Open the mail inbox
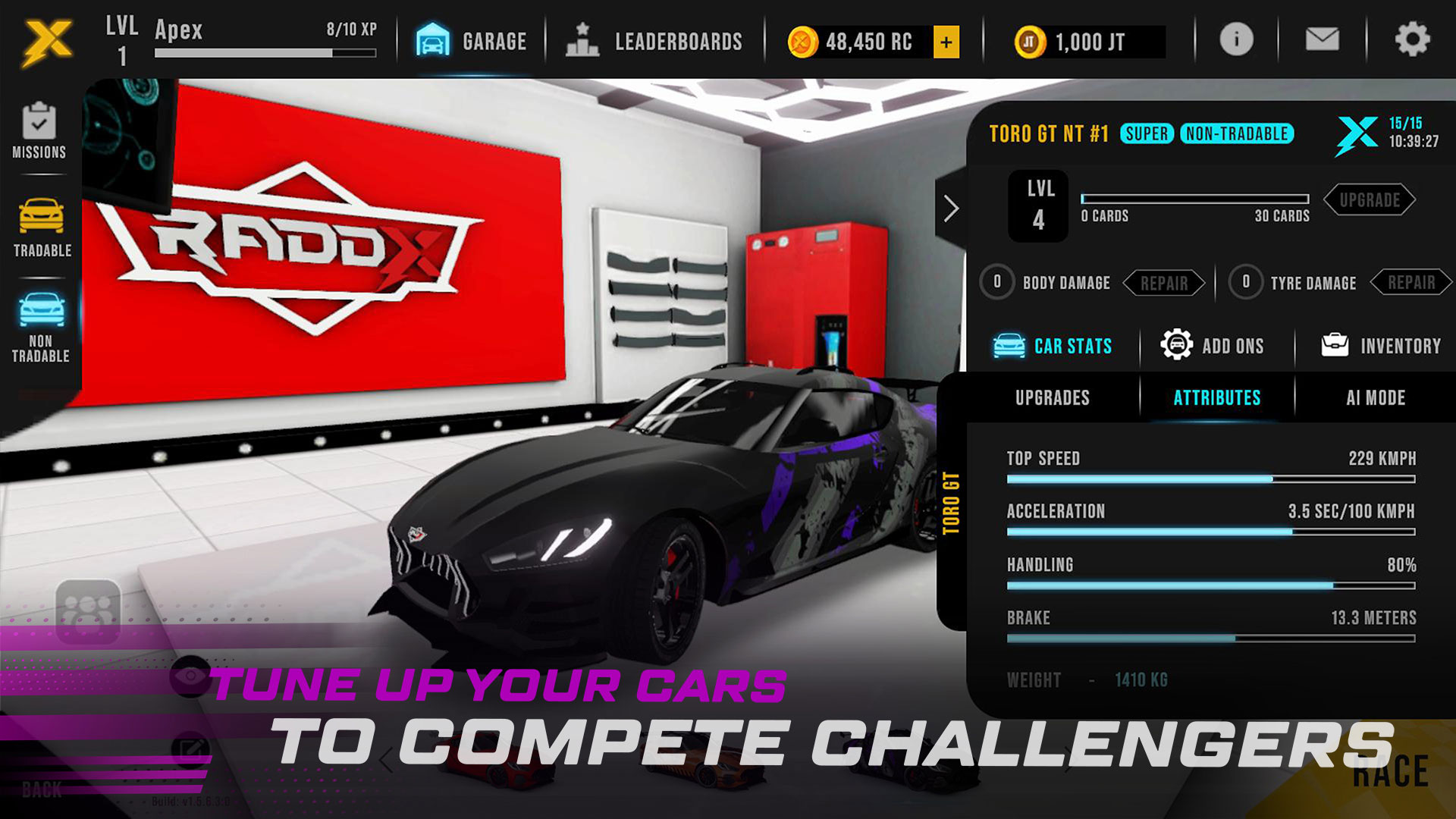1456x819 pixels. (x=1322, y=39)
